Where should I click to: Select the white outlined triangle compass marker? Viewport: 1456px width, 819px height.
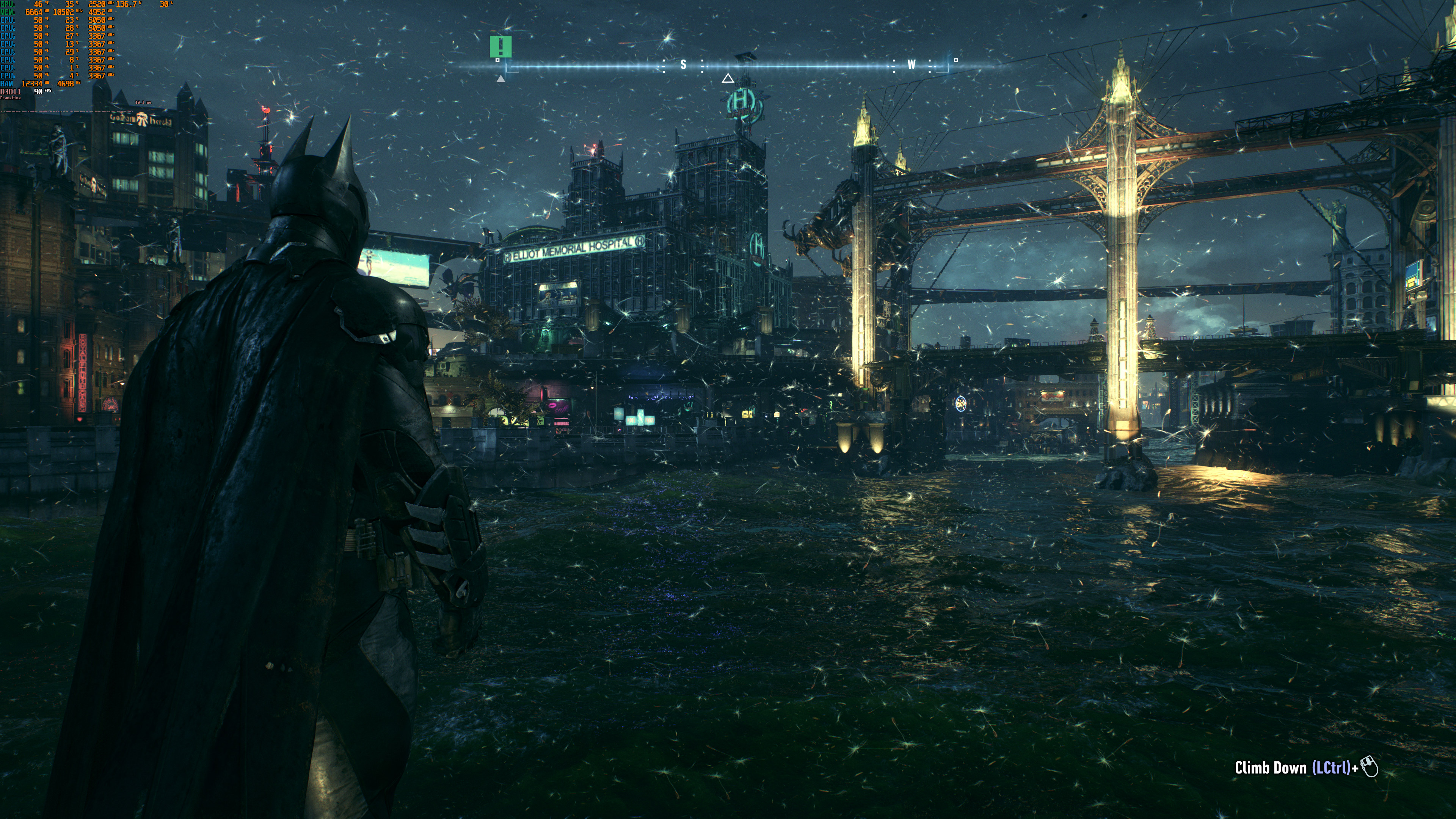tap(728, 78)
